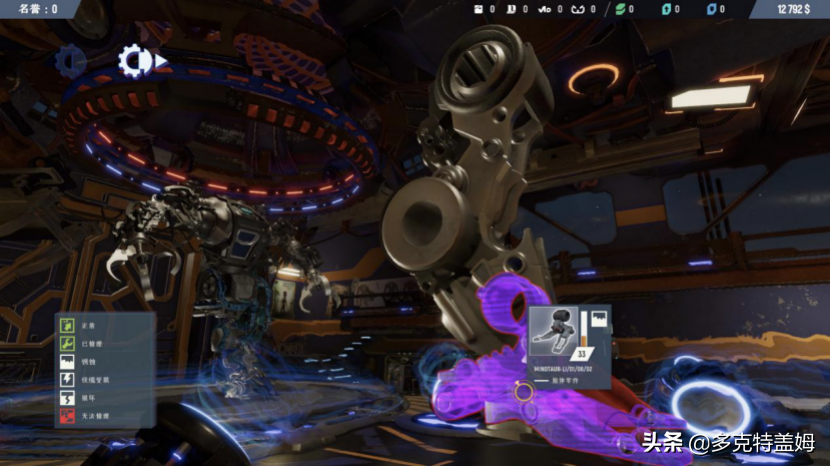
Task: Click the dimmed gear icon
Action: [x=71, y=62]
